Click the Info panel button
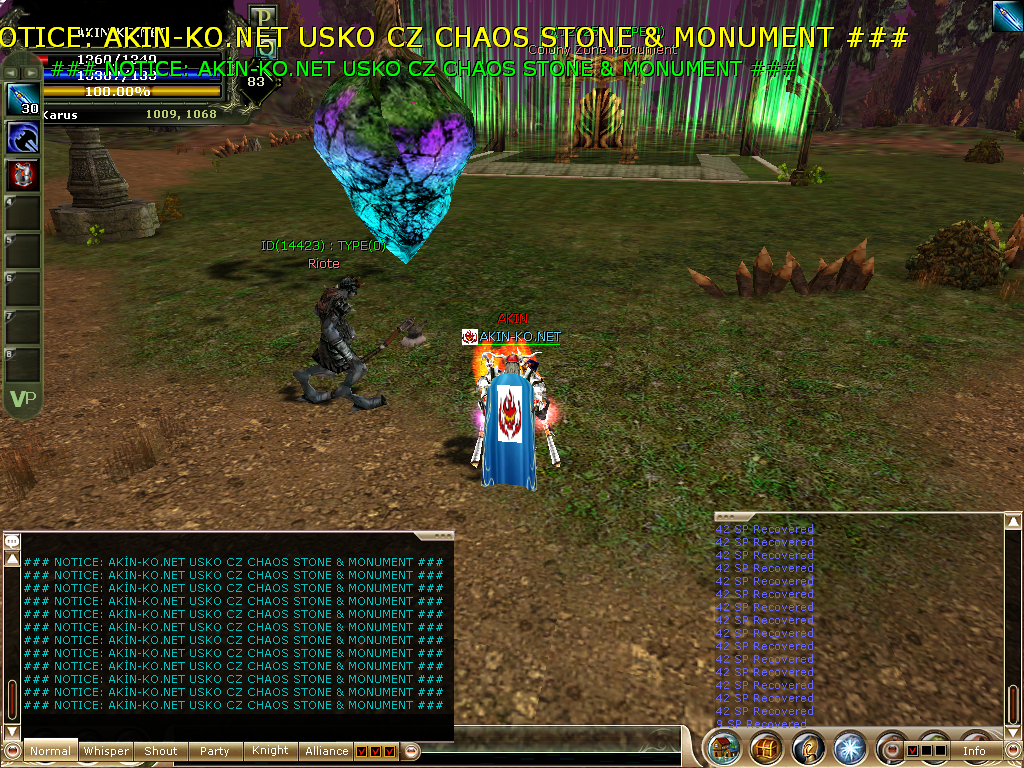The width and height of the screenshot is (1024, 768). click(974, 750)
